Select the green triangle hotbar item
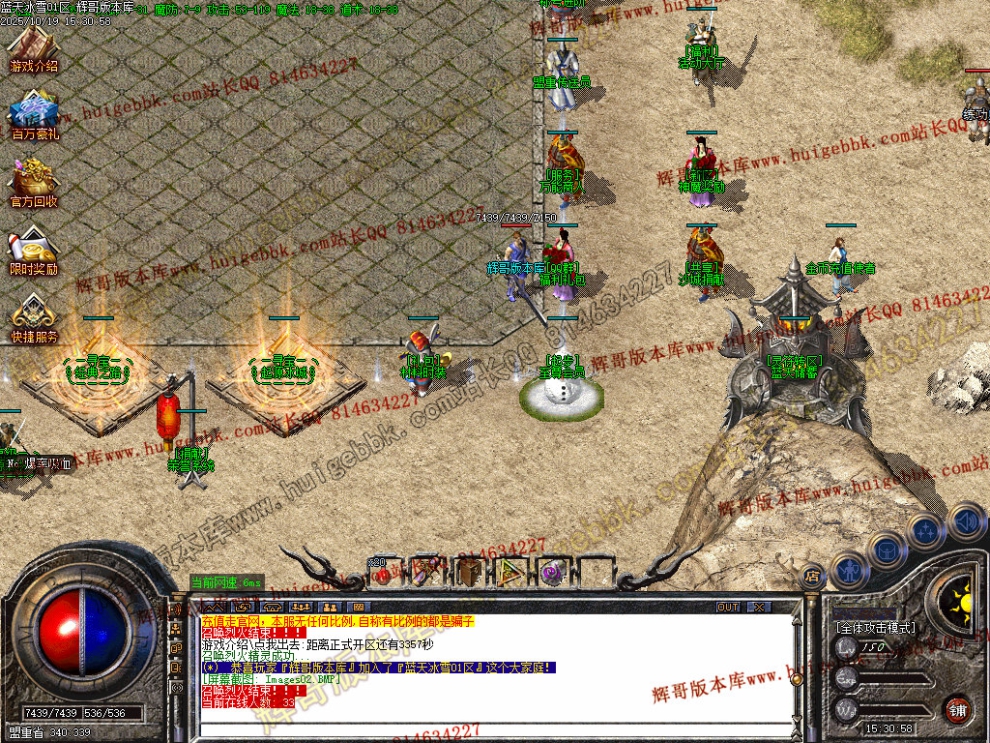The width and height of the screenshot is (990, 743). [510, 573]
